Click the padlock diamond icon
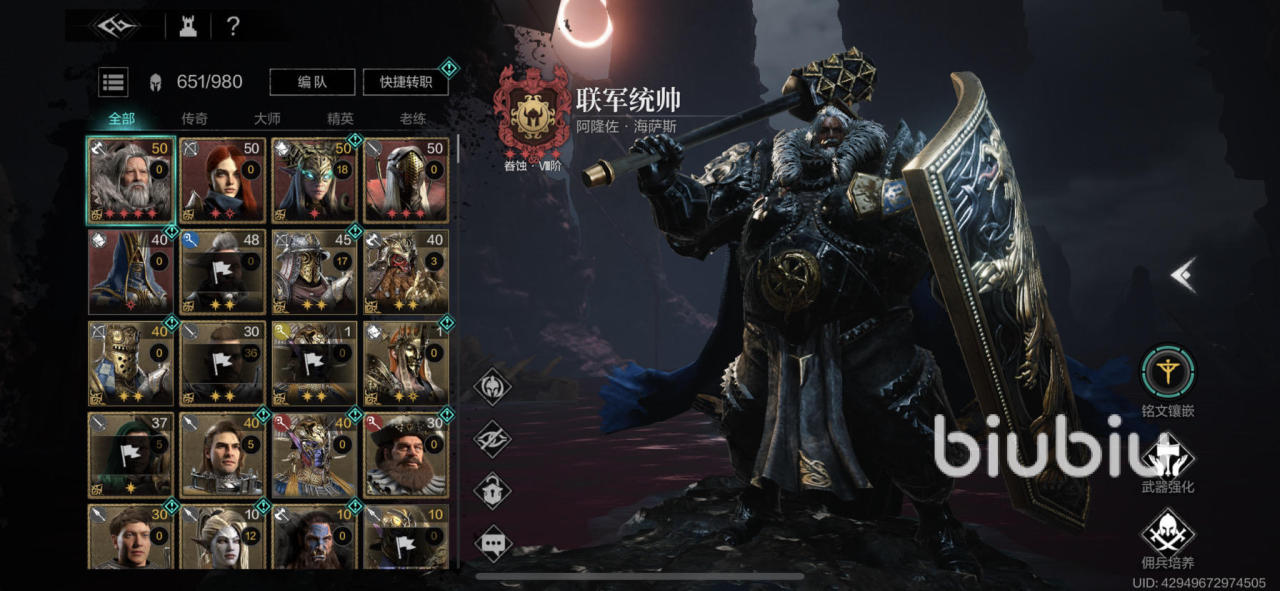Screen dimensions: 1280x591 492,490
